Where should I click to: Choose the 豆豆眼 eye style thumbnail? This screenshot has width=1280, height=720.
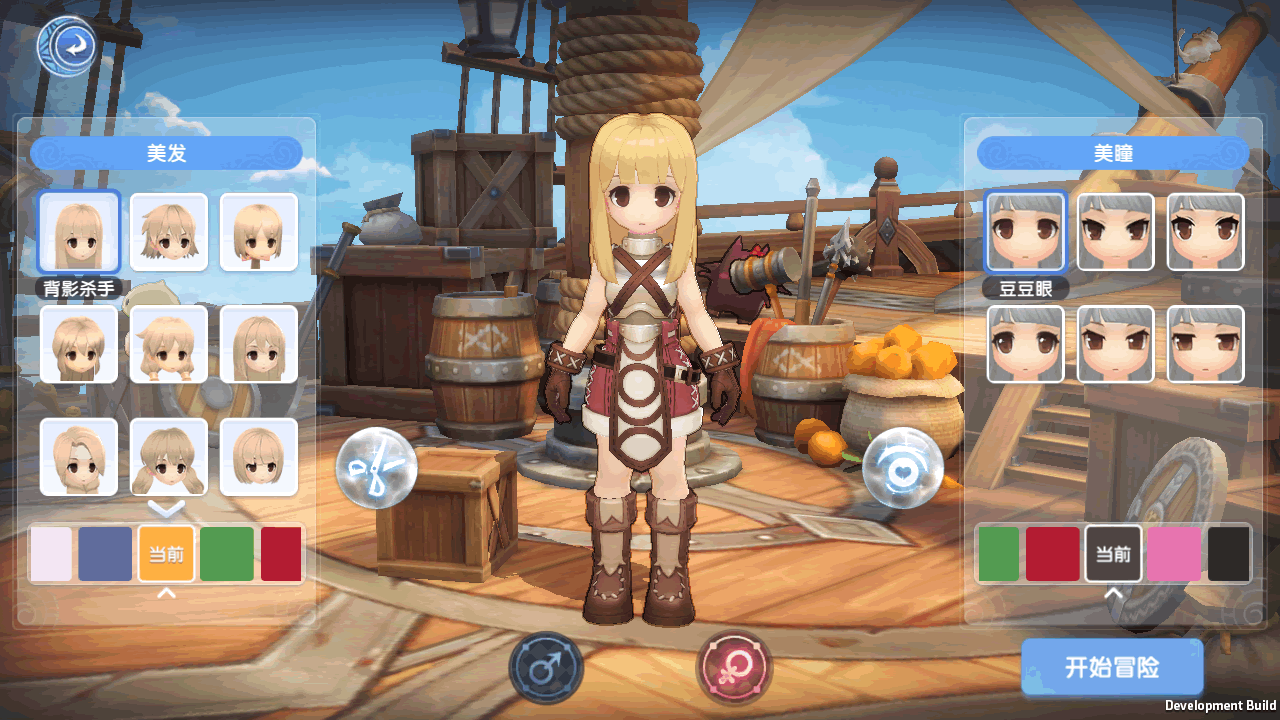coord(1025,232)
